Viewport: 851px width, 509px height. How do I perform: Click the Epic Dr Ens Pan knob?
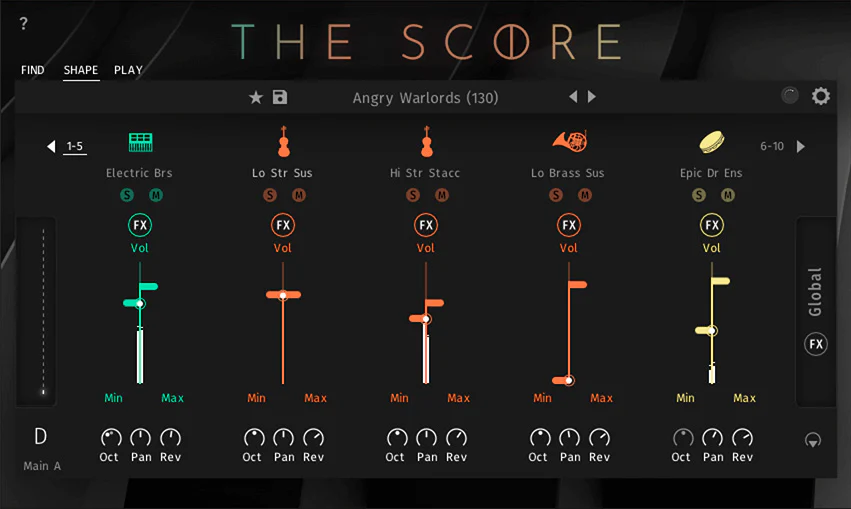(712, 438)
